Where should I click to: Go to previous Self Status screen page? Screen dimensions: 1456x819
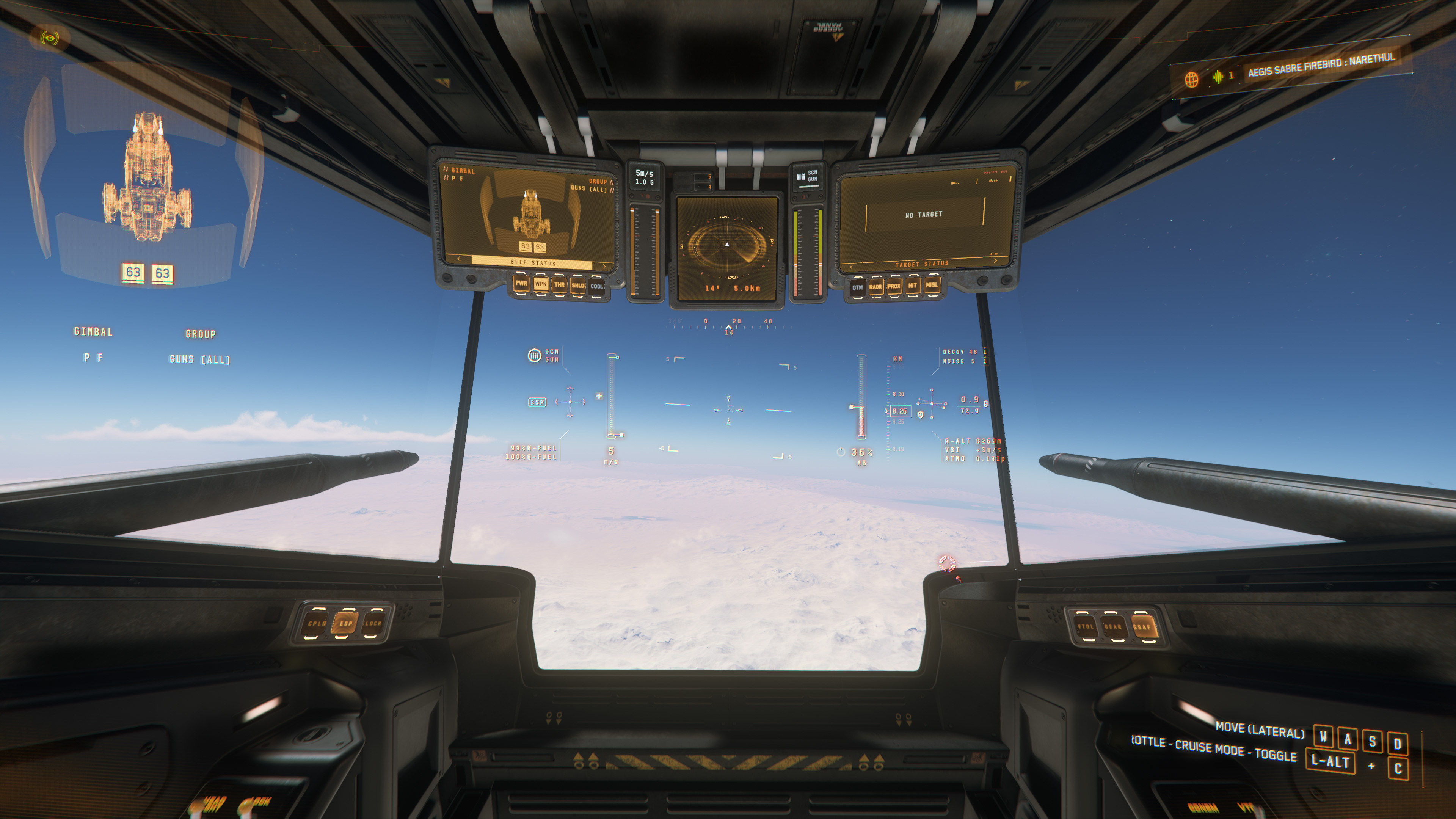click(459, 259)
